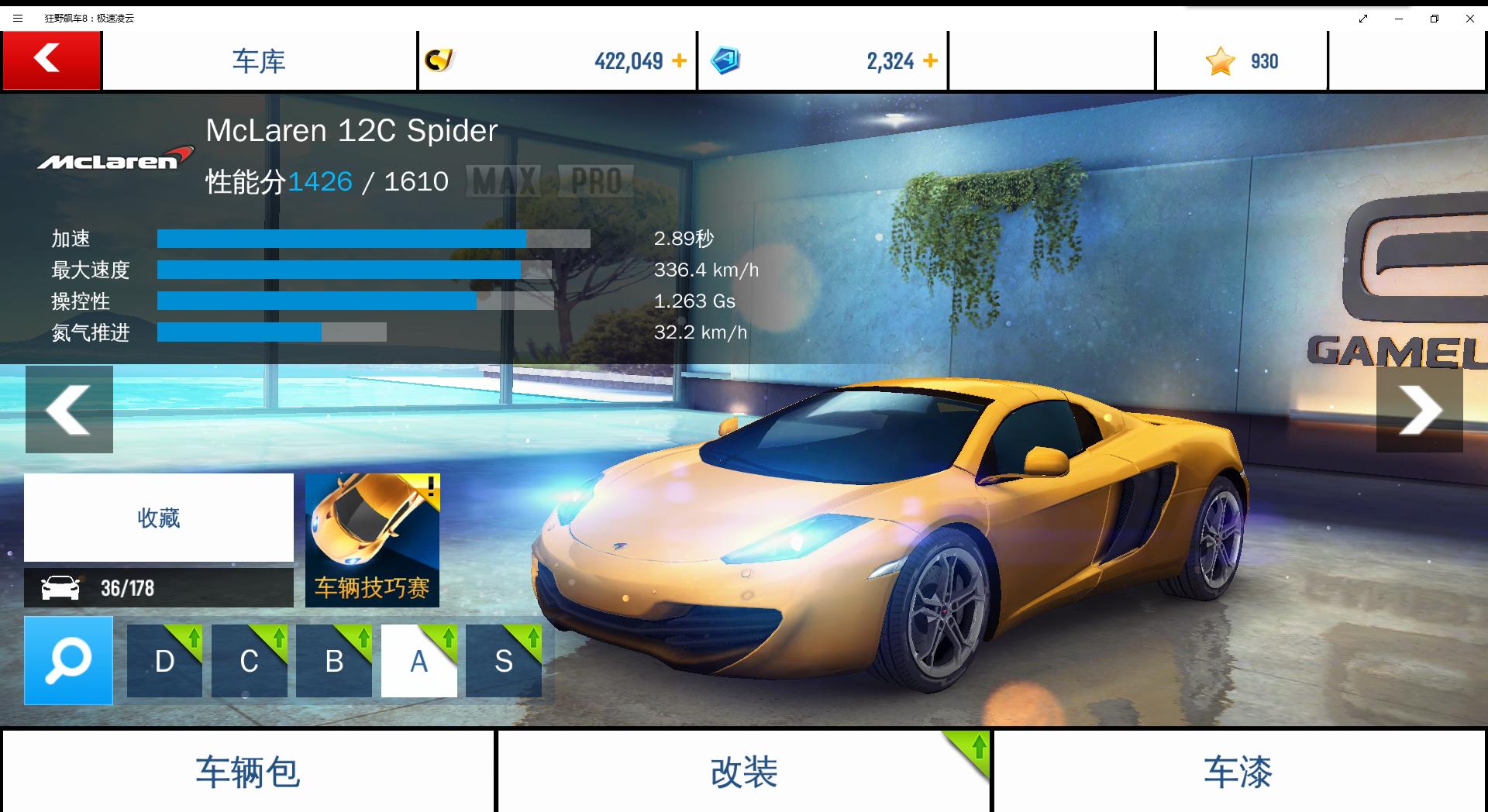Viewport: 1488px width, 812px height.
Task: Open the 车漆 paint menu
Action: pos(1238,772)
